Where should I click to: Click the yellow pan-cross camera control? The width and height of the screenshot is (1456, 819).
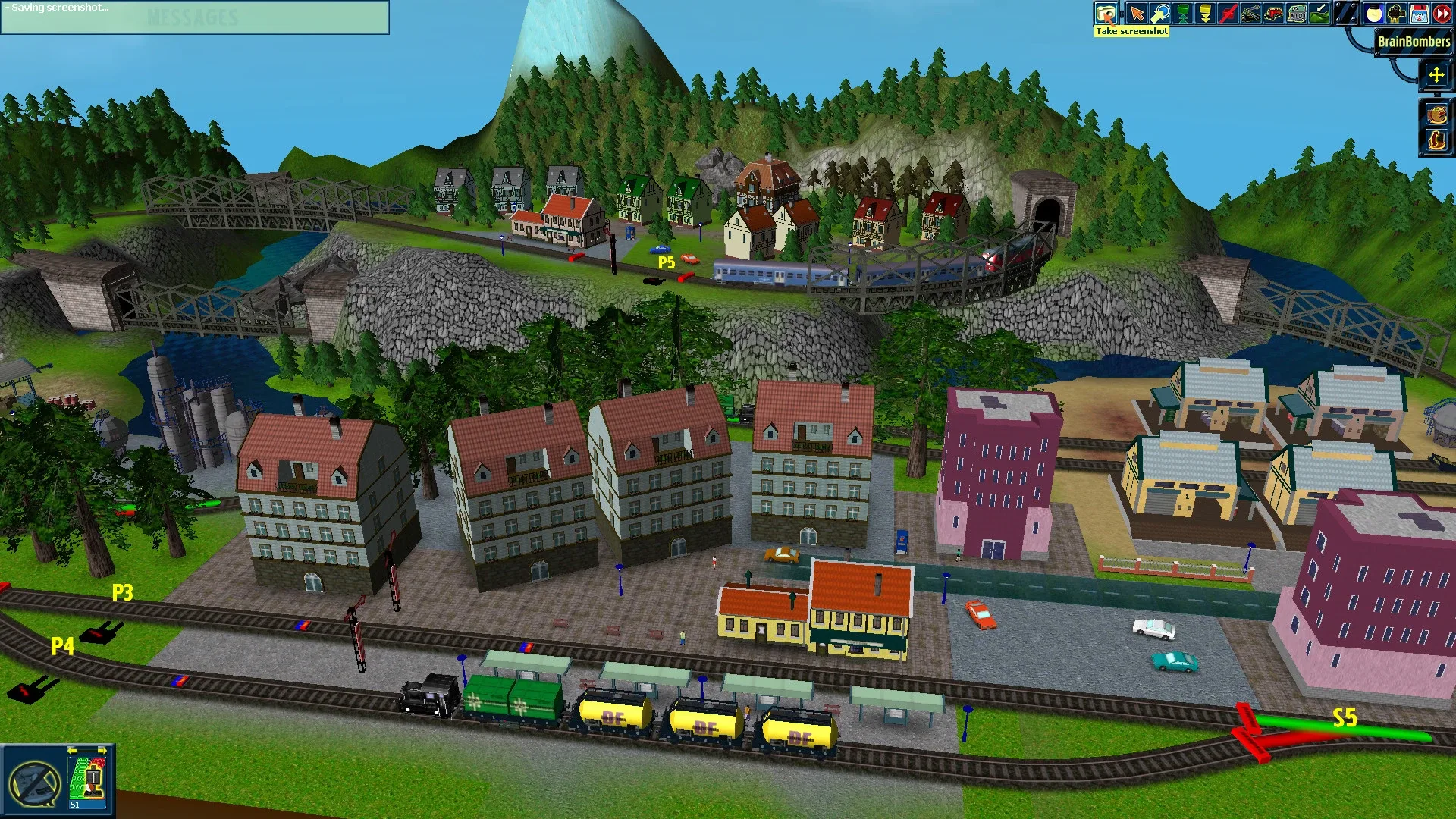[1437, 76]
